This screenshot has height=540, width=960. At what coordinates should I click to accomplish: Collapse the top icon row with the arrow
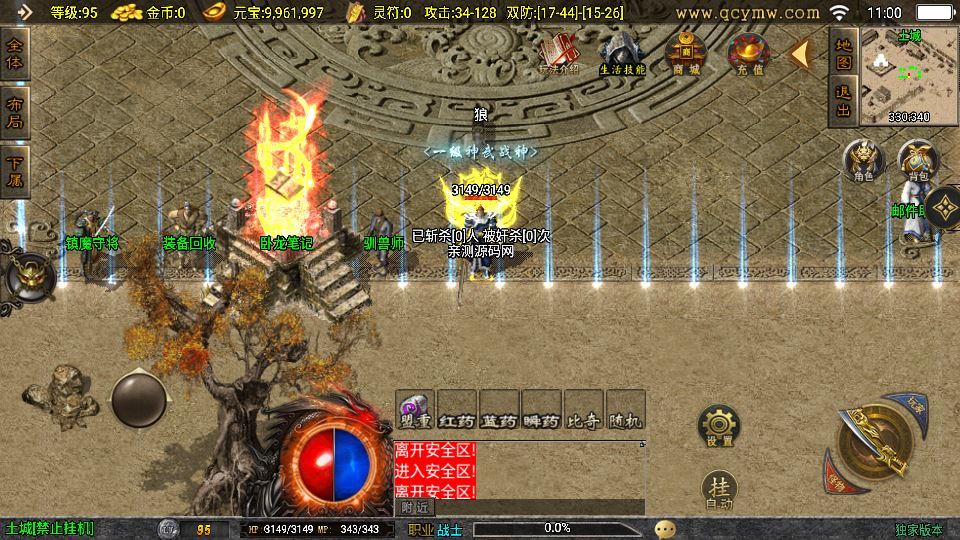(x=801, y=54)
